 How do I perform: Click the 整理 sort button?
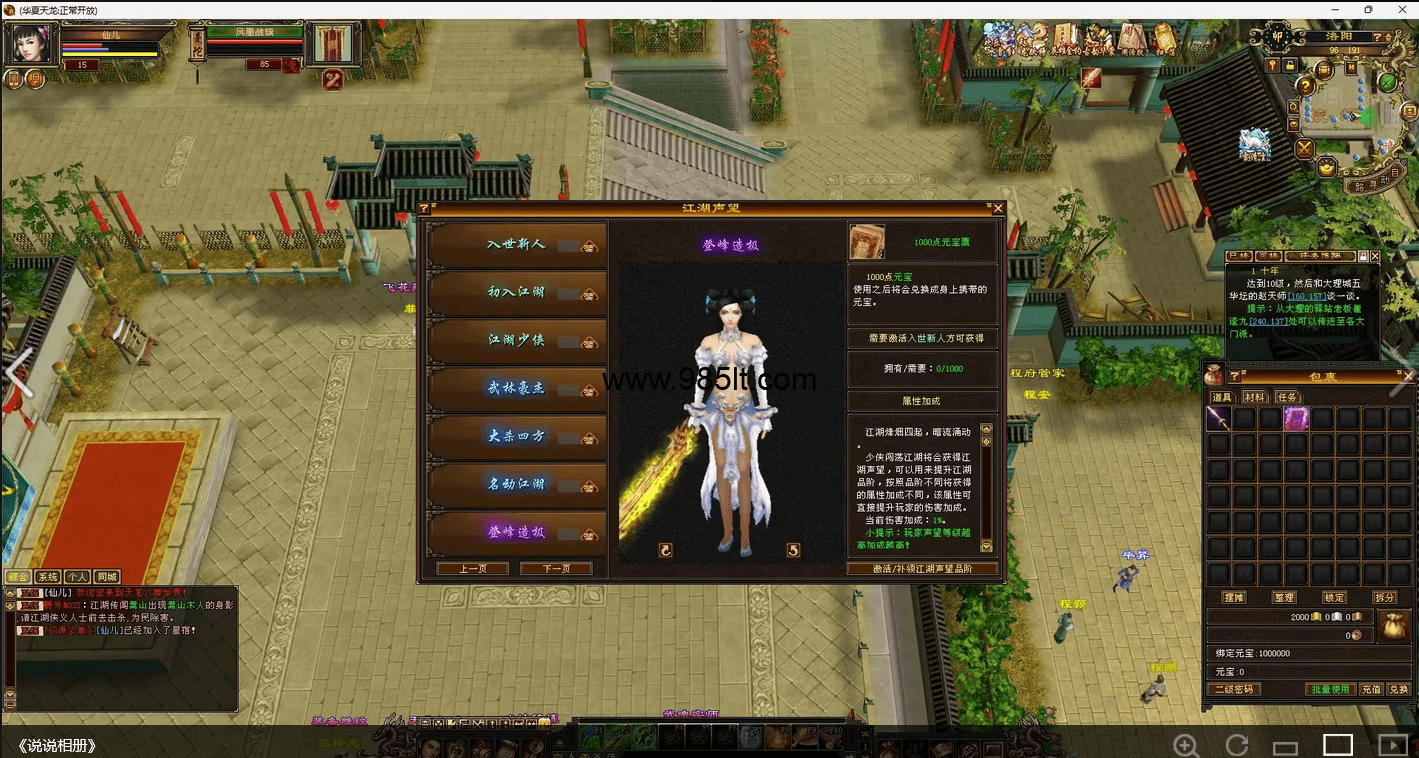(x=1284, y=597)
